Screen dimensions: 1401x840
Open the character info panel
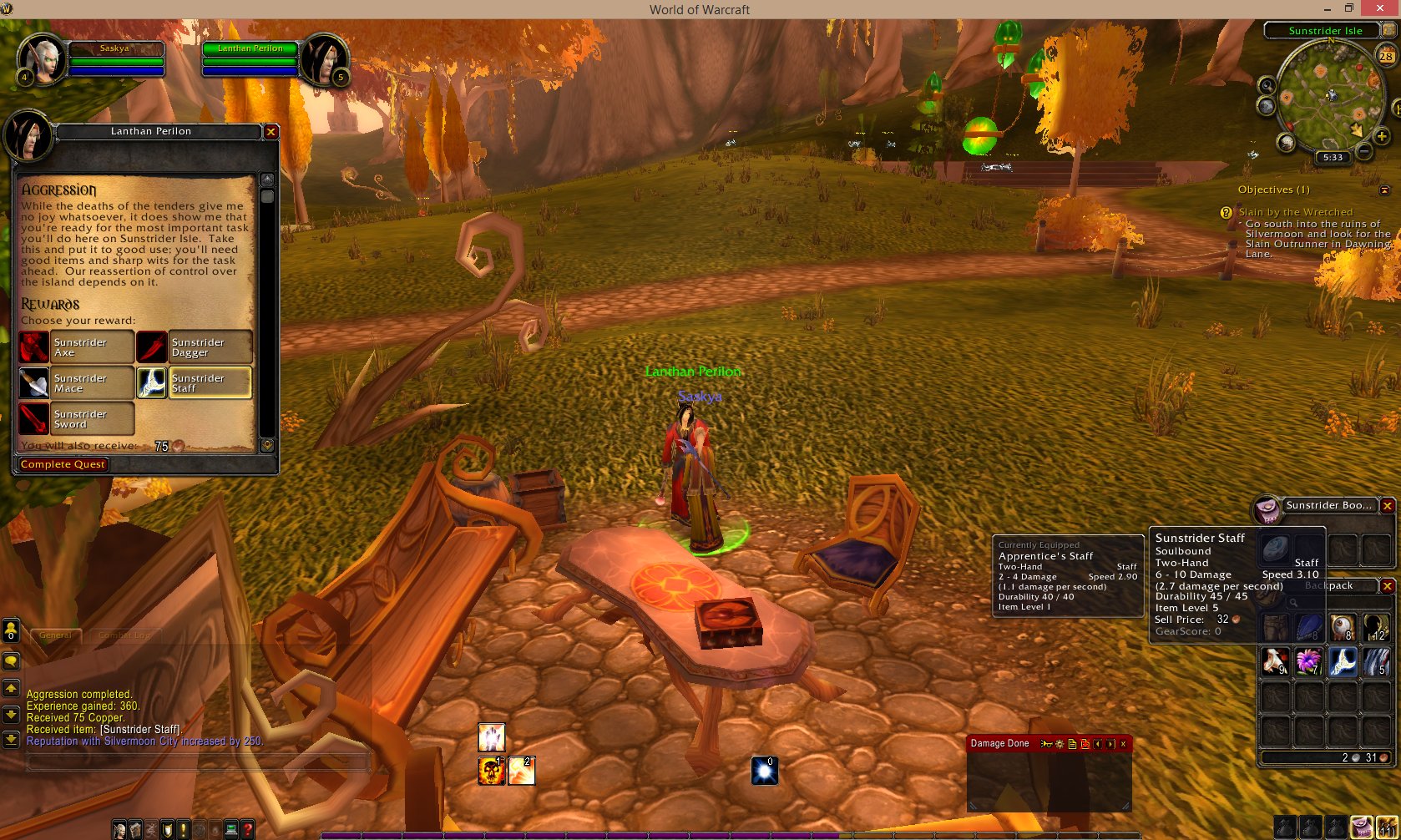[x=119, y=829]
